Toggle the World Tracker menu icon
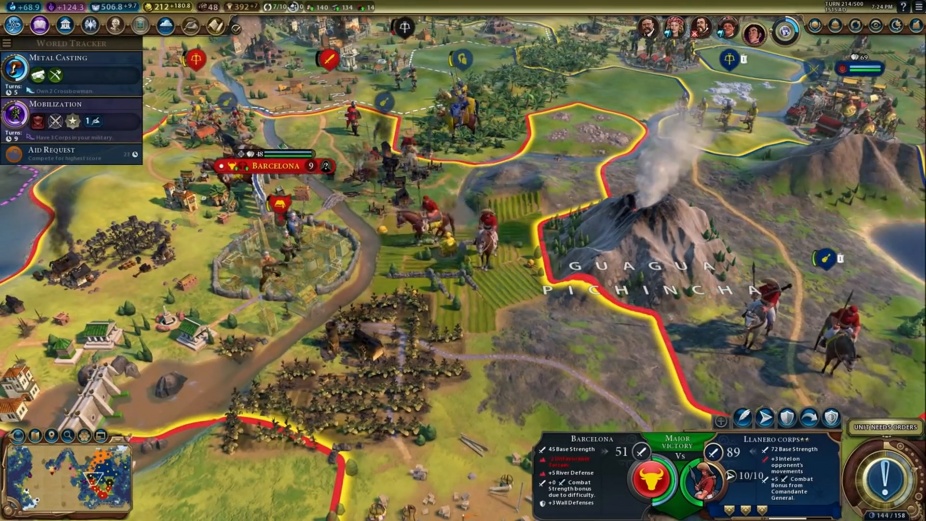Viewport: 926px width, 521px height. coord(8,44)
